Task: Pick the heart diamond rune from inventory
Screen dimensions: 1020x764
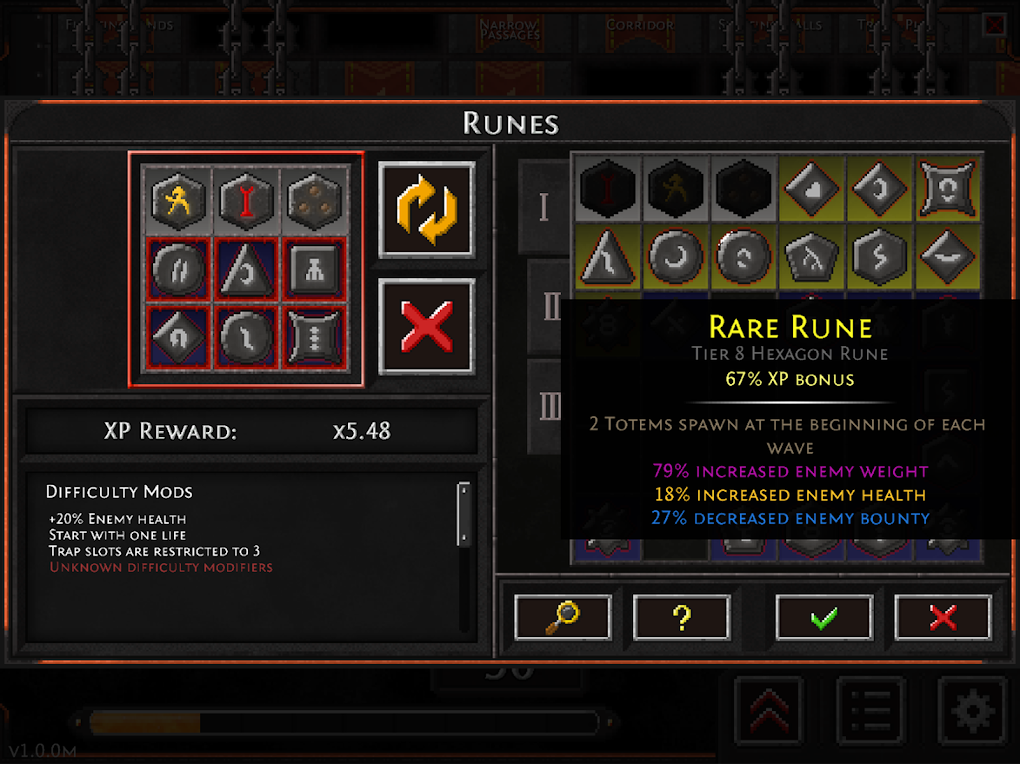Action: coord(811,187)
